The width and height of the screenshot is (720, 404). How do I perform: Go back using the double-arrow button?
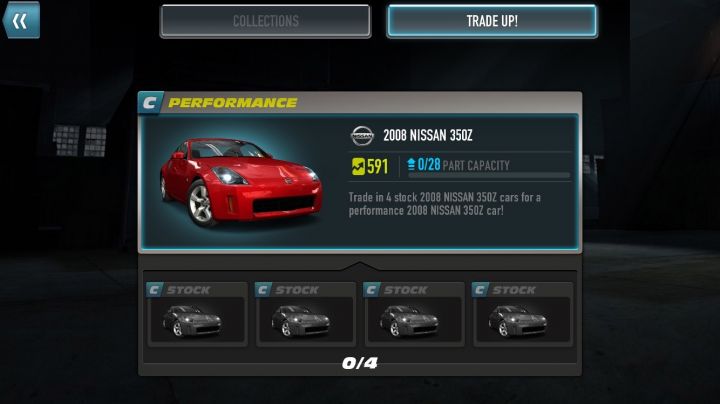coord(20,20)
